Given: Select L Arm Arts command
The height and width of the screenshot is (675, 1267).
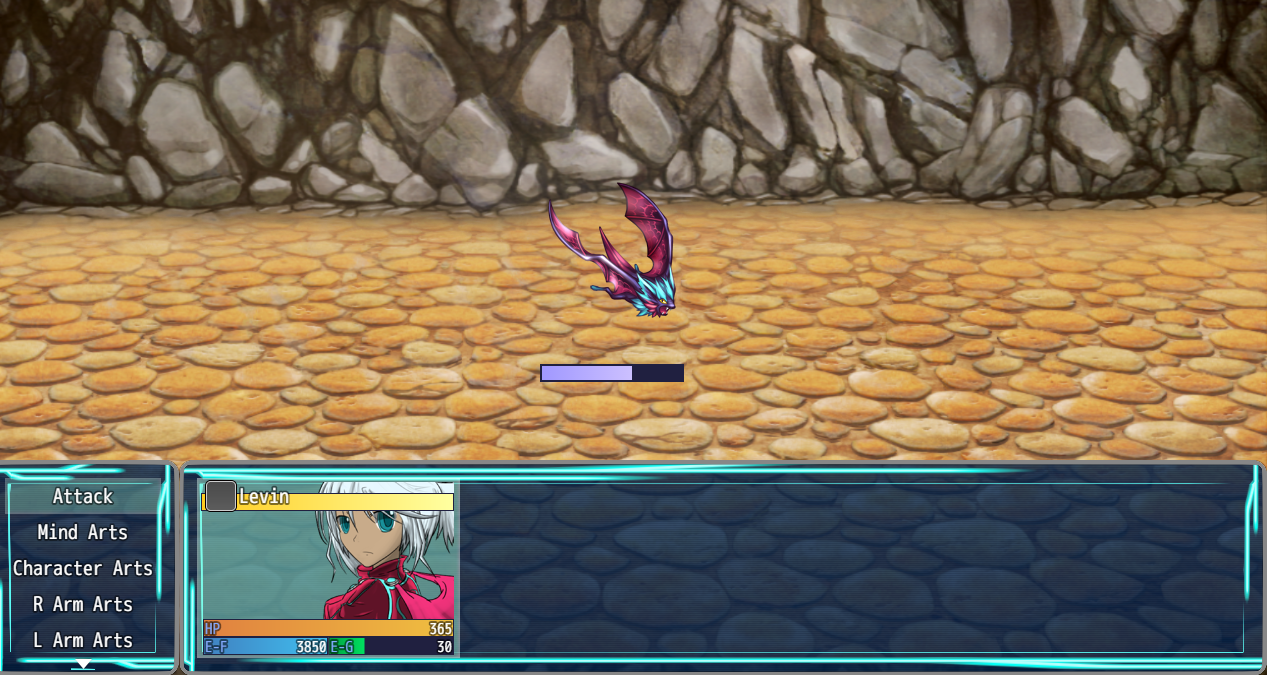Looking at the screenshot, I should [x=83, y=641].
